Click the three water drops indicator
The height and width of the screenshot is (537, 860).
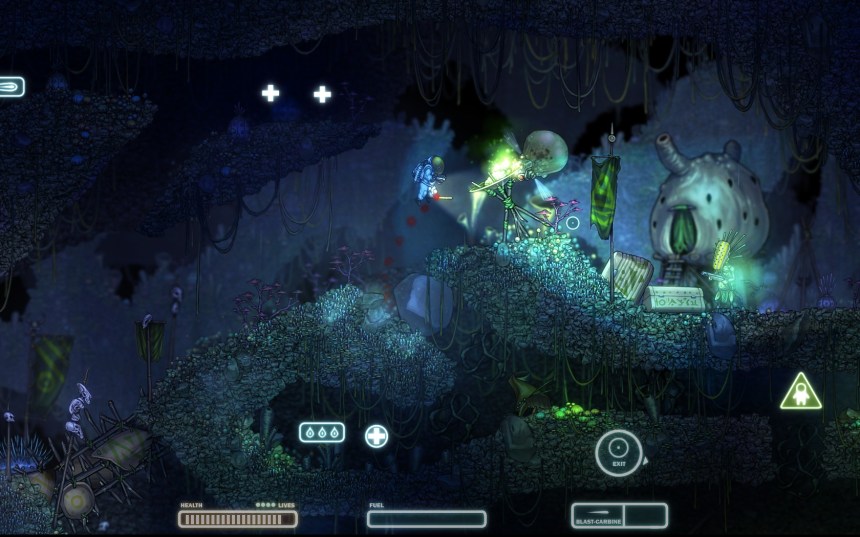point(322,433)
